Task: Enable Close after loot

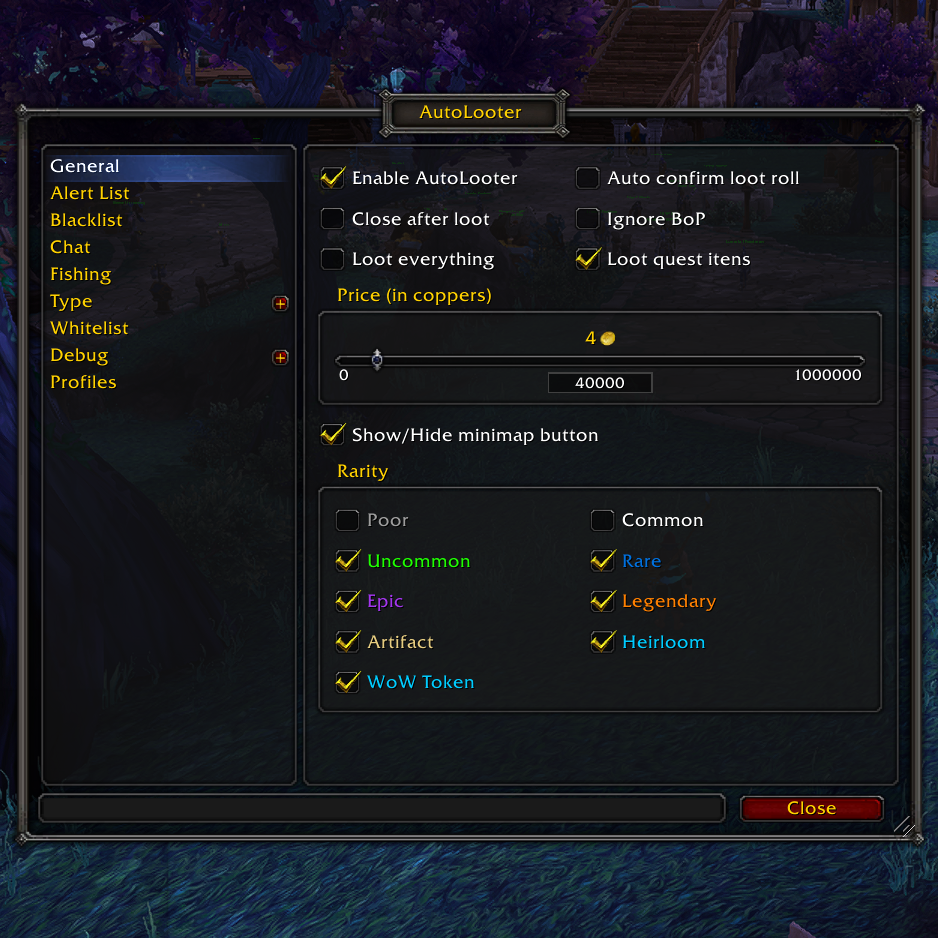Action: (332, 219)
